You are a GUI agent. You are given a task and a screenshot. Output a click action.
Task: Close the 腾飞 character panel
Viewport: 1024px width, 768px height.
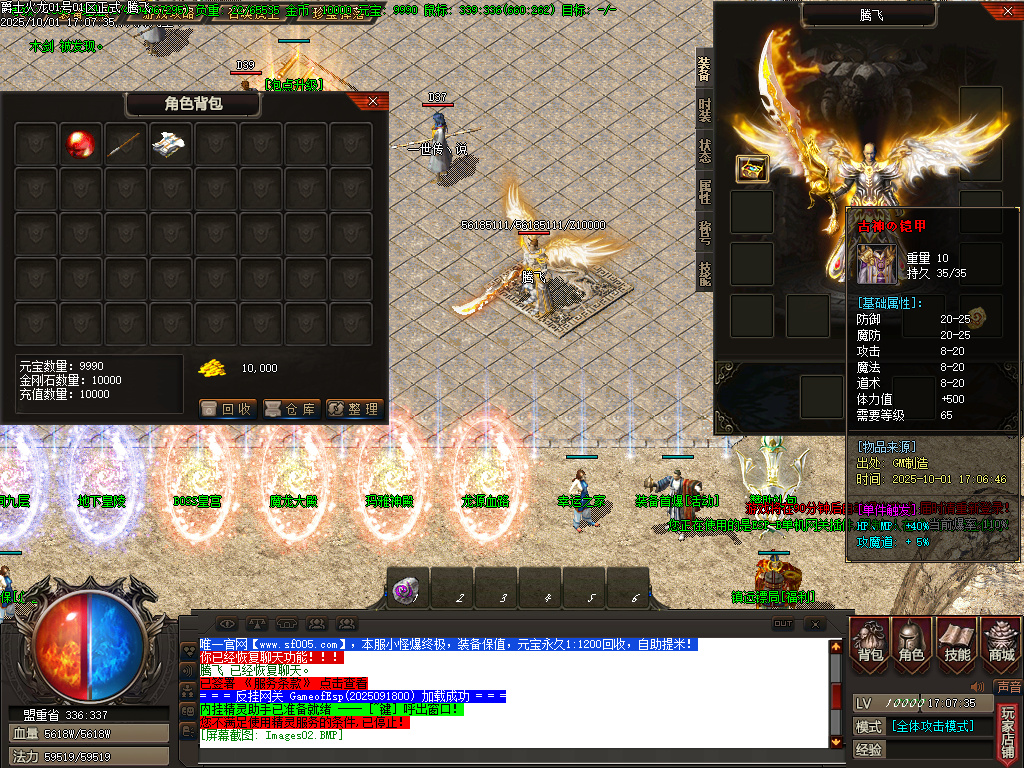coord(1006,12)
